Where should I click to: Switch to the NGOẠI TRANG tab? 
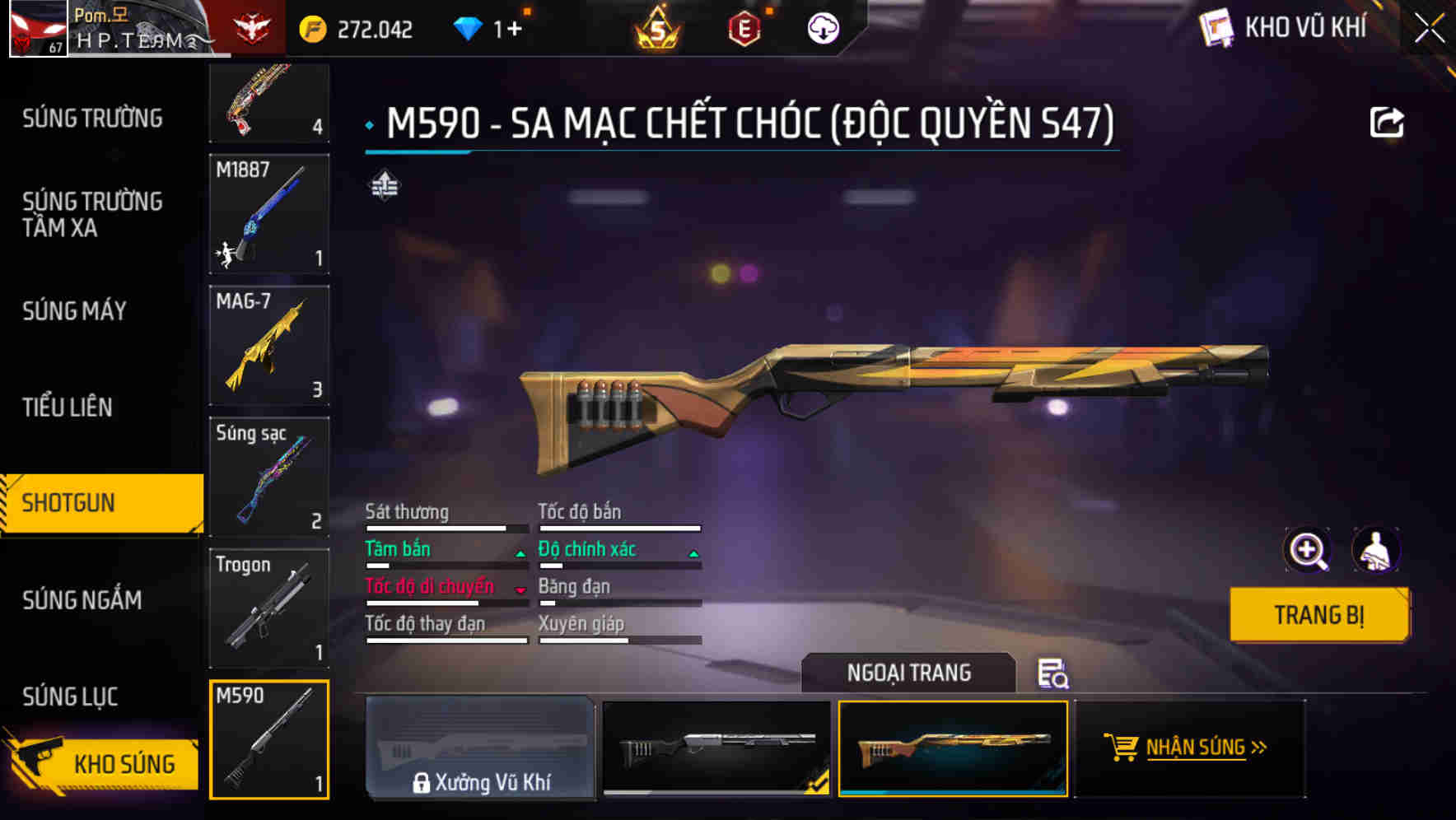tap(909, 673)
